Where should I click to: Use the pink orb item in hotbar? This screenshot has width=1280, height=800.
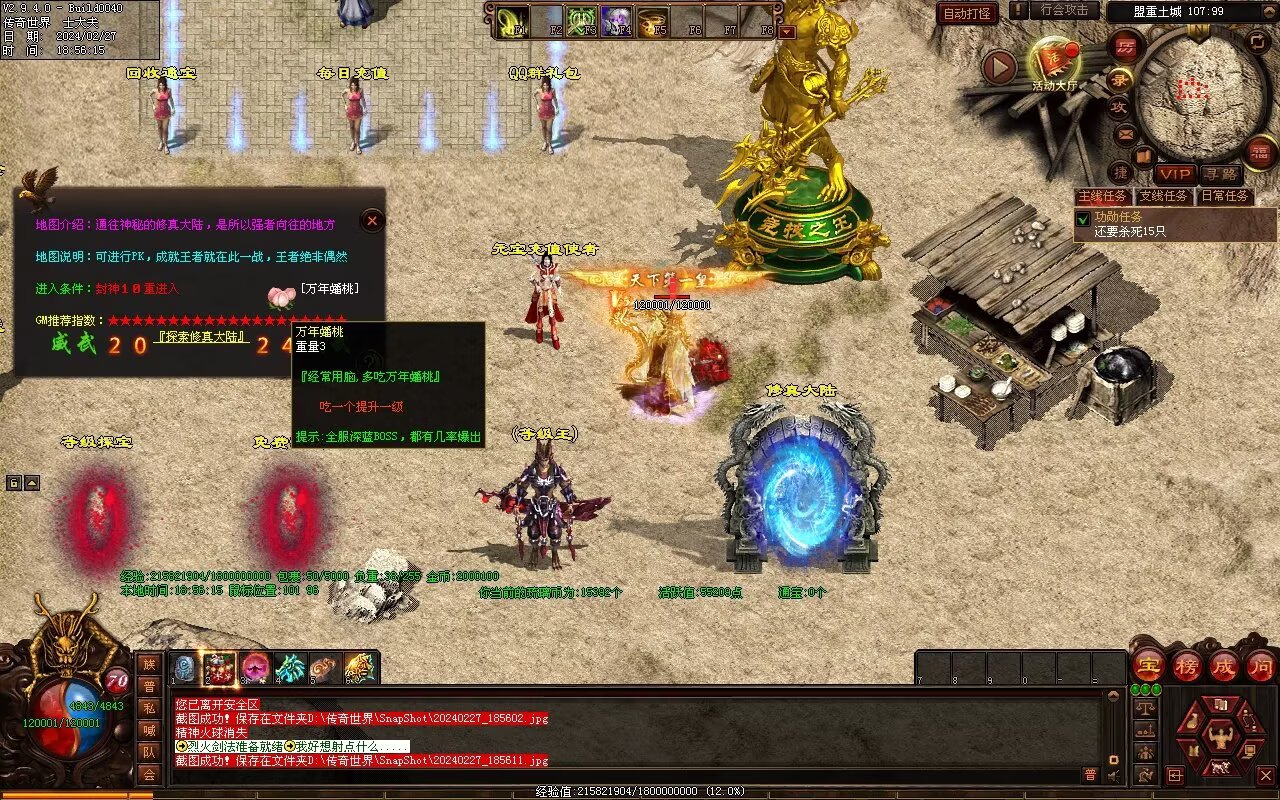coord(255,667)
